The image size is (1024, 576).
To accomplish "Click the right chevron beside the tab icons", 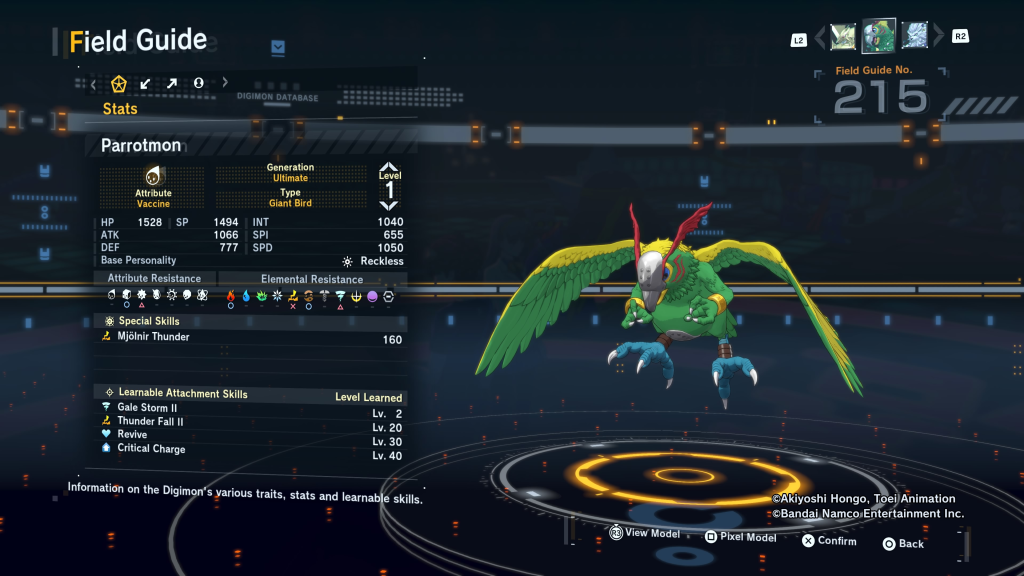I will (225, 83).
